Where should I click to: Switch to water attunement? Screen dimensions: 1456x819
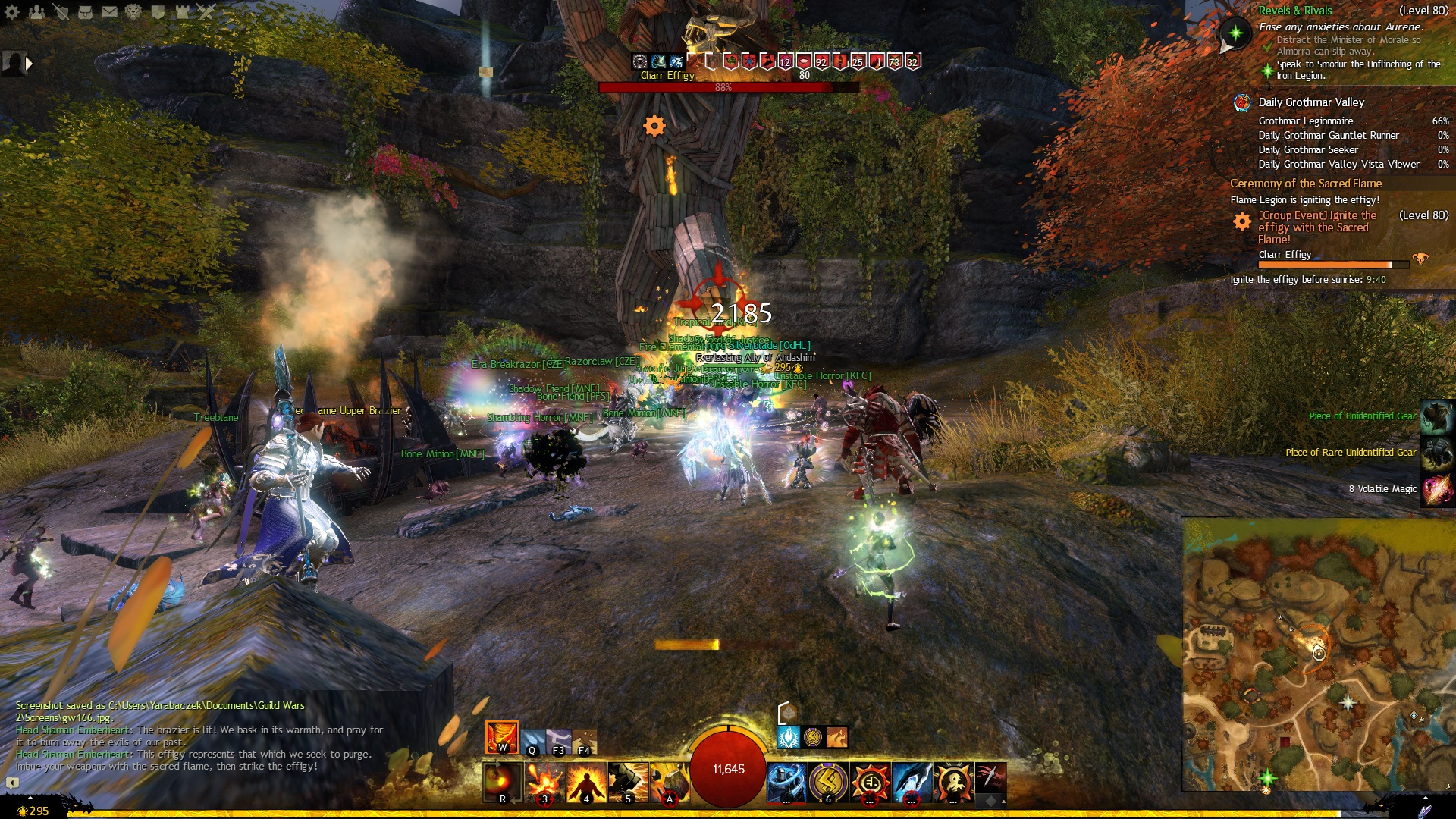point(532,741)
